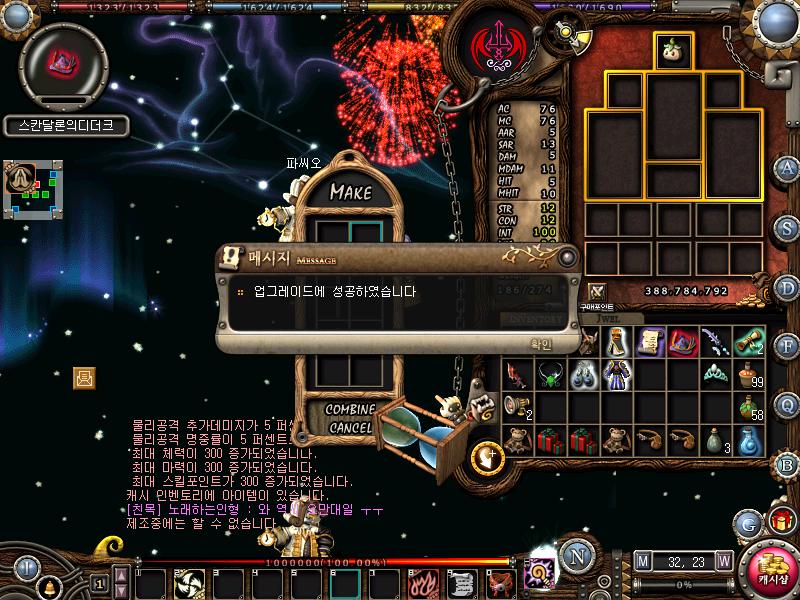Select the blue earrings item in inventory

point(583,375)
